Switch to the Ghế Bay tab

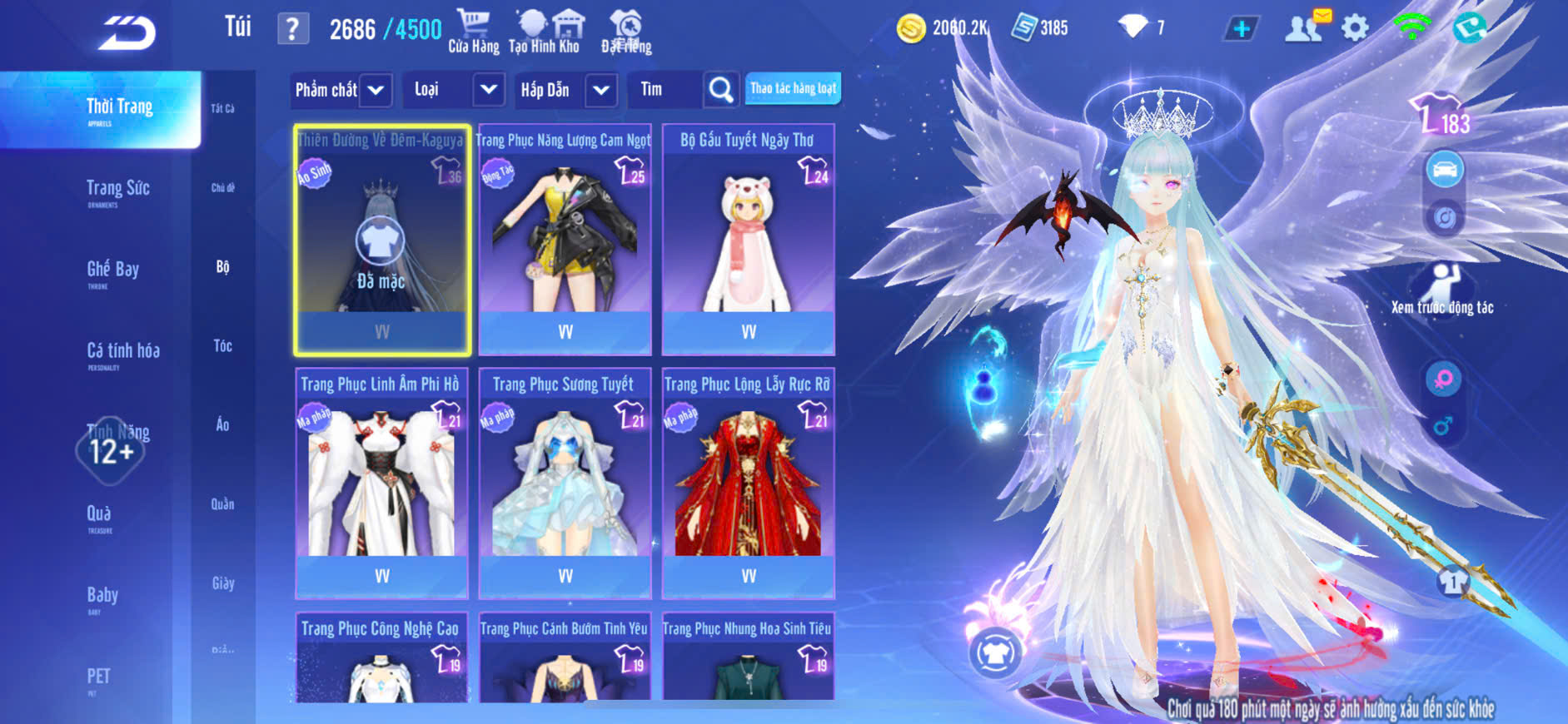click(x=112, y=270)
